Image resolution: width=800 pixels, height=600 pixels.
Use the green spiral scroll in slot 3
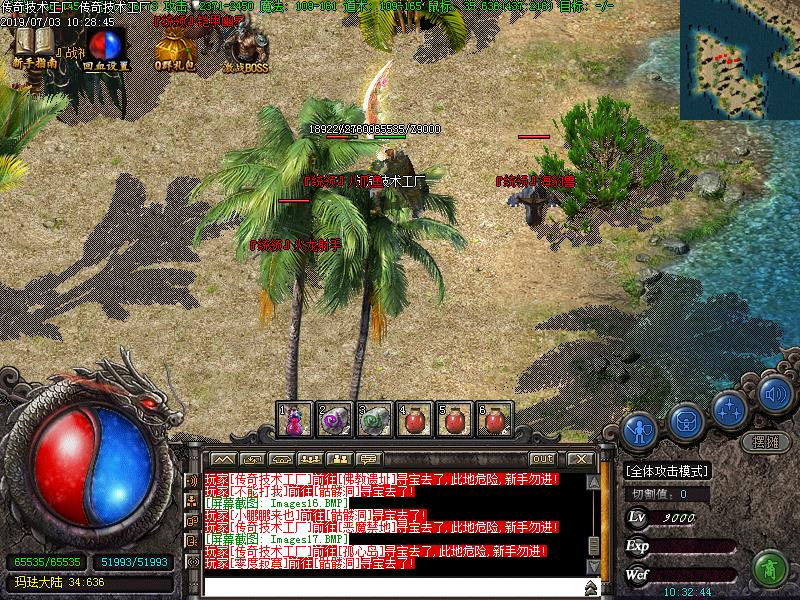click(374, 419)
